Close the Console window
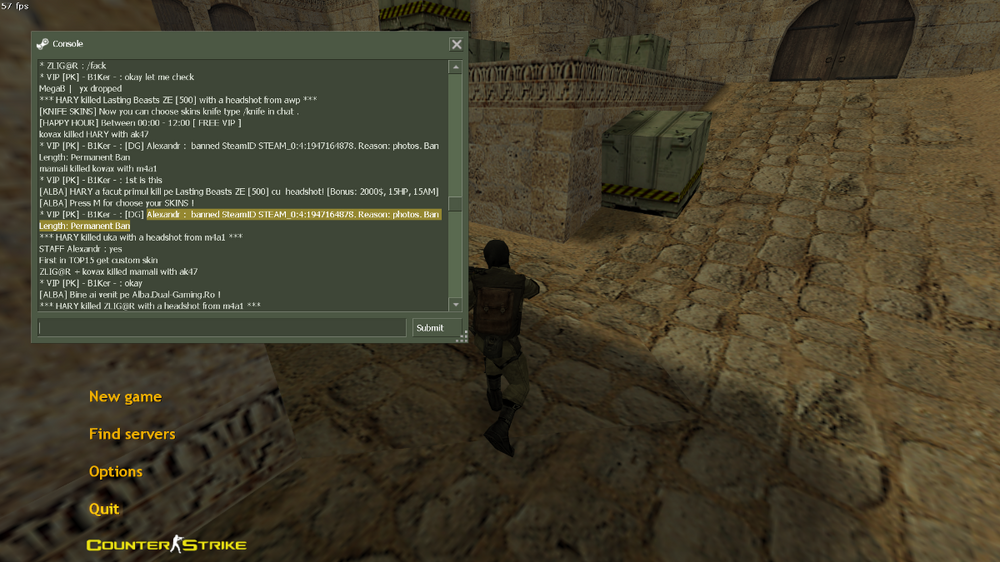Viewport: 1000px width, 562px height. [x=456, y=44]
